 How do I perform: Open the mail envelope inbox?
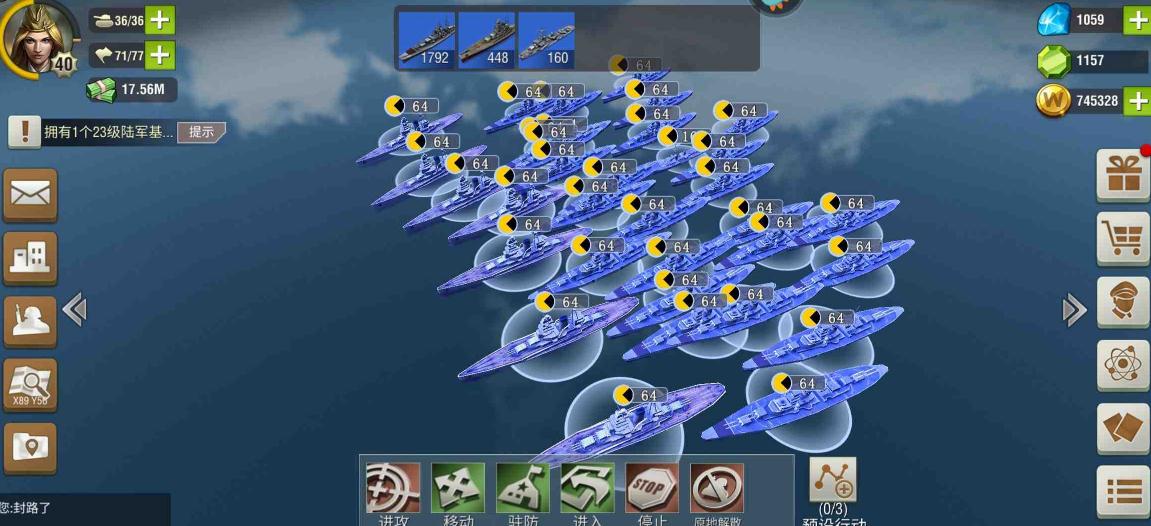pos(30,195)
